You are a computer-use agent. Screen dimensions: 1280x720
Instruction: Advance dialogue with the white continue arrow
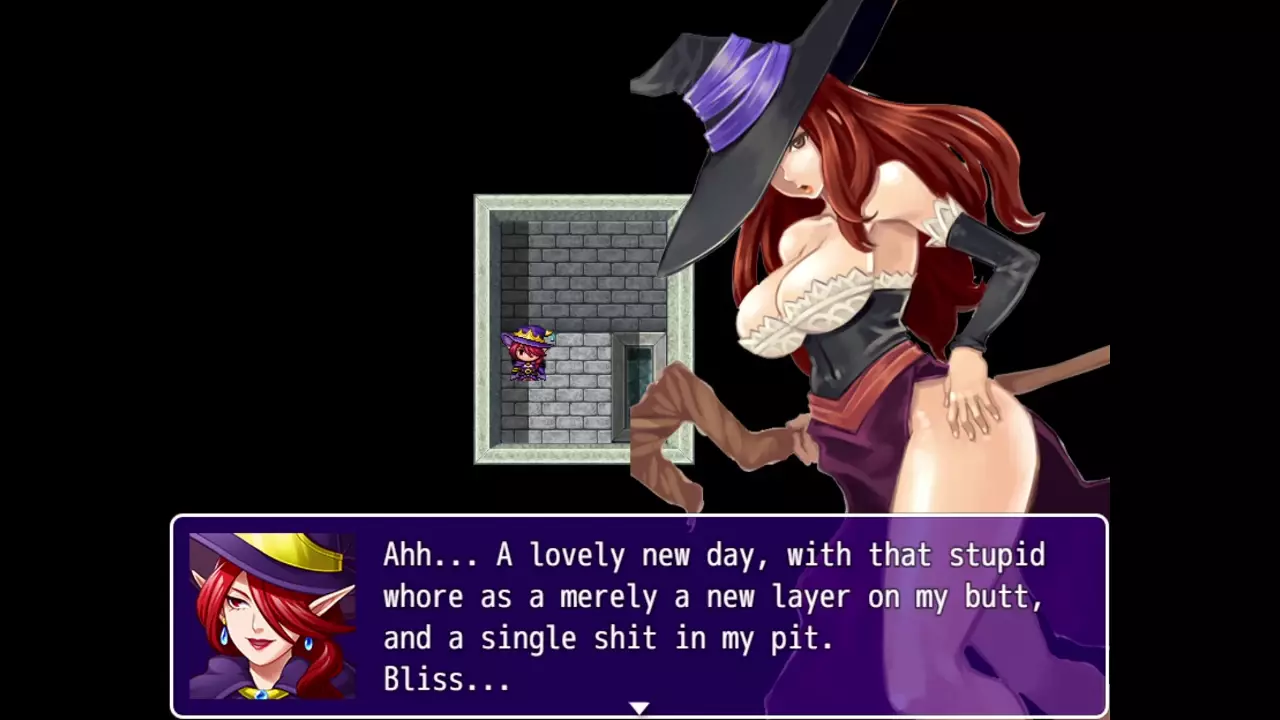pos(639,708)
